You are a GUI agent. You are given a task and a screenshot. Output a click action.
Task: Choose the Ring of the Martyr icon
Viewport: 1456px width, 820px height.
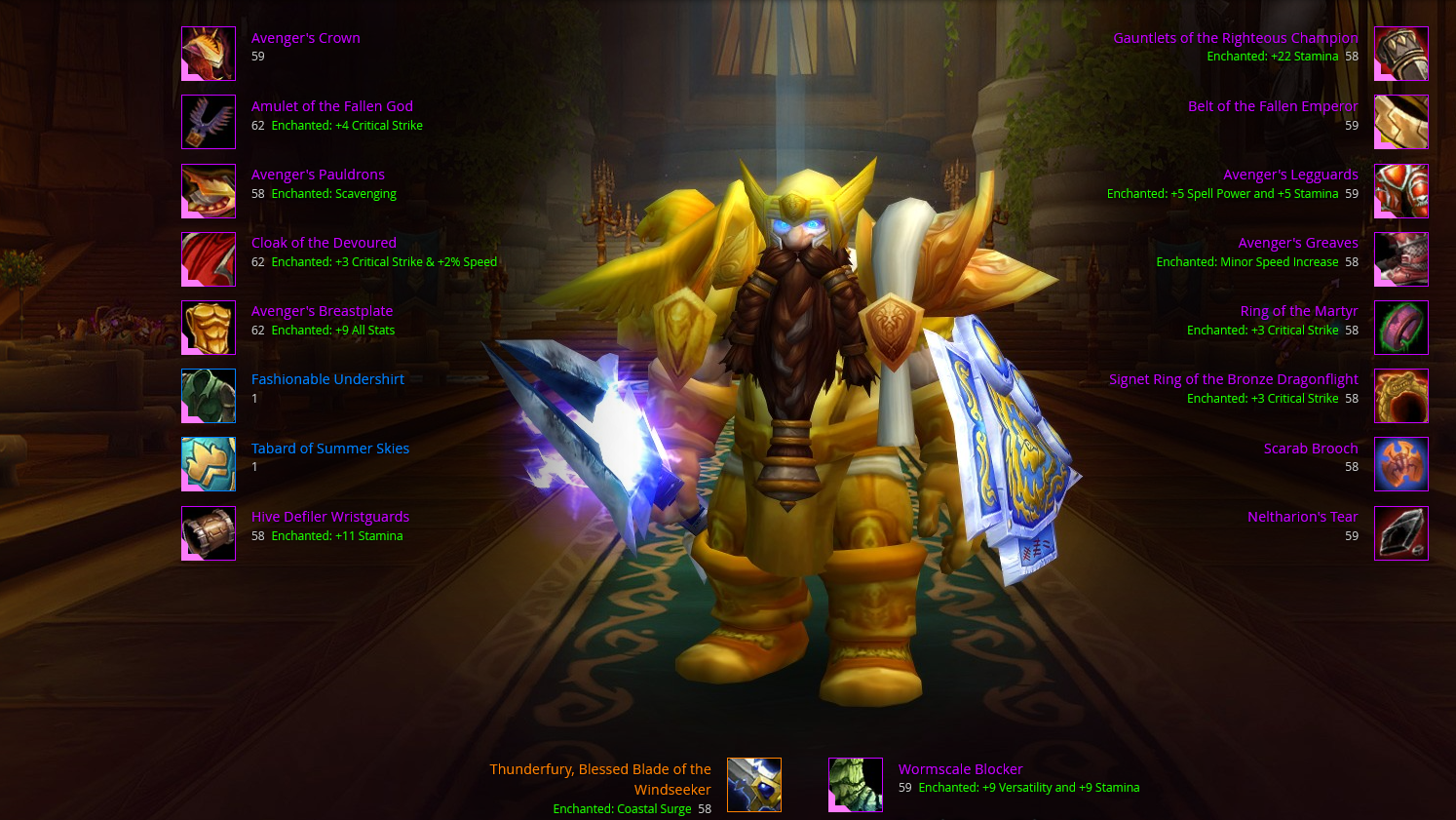pyautogui.click(x=1400, y=328)
